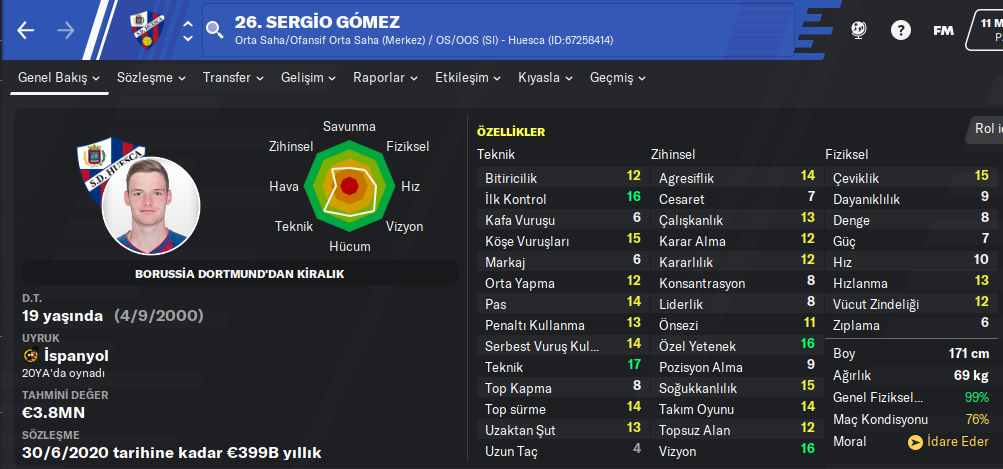
Task: Open the Kıyasla menu
Action: coord(545,78)
